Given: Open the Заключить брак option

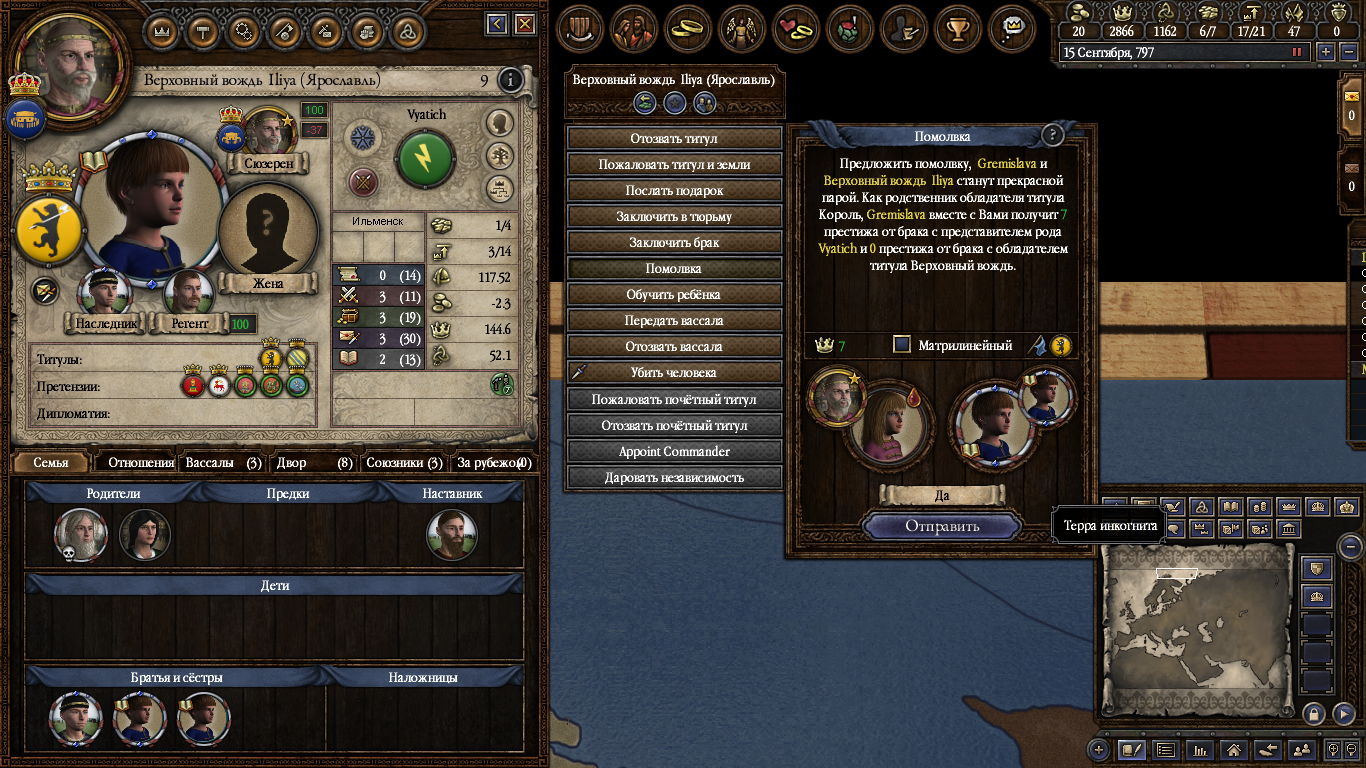Looking at the screenshot, I should (x=674, y=242).
